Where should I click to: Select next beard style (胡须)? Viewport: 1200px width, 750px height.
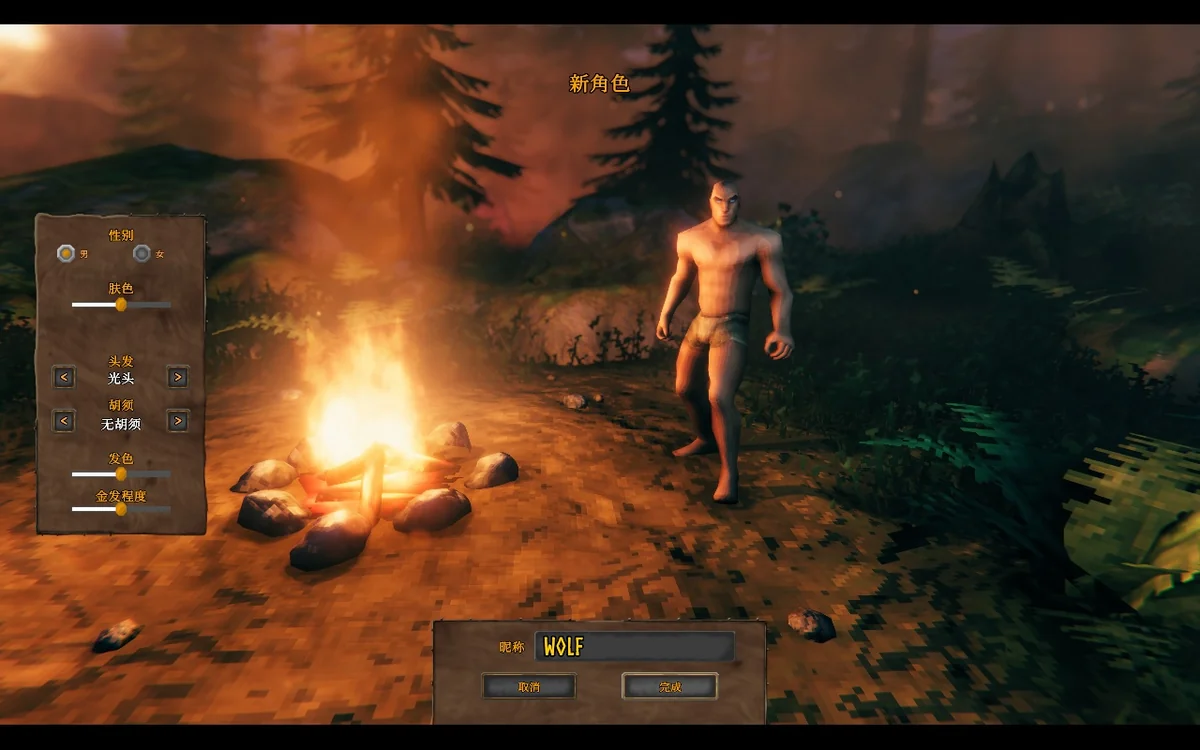[177, 421]
